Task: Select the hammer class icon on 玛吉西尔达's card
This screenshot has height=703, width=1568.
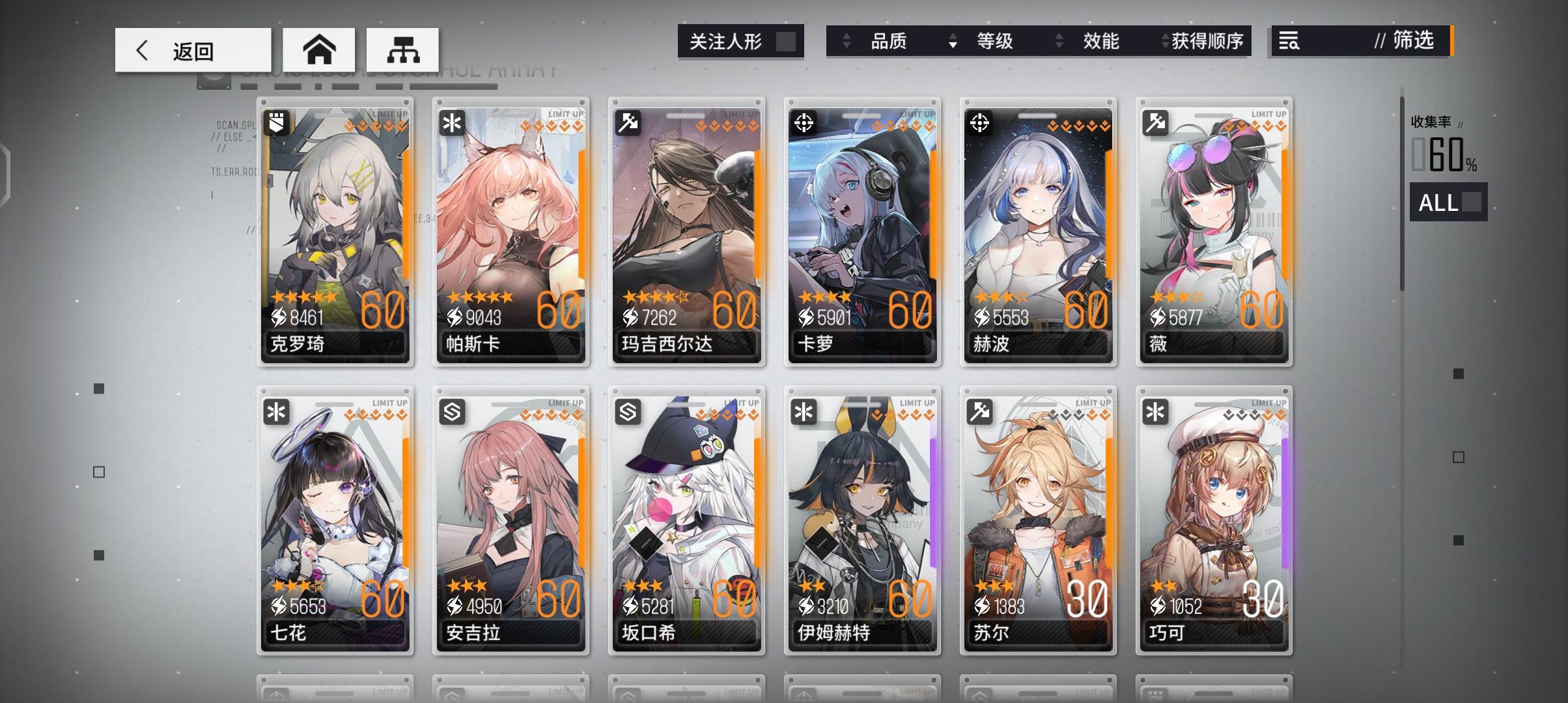Action: [x=629, y=122]
